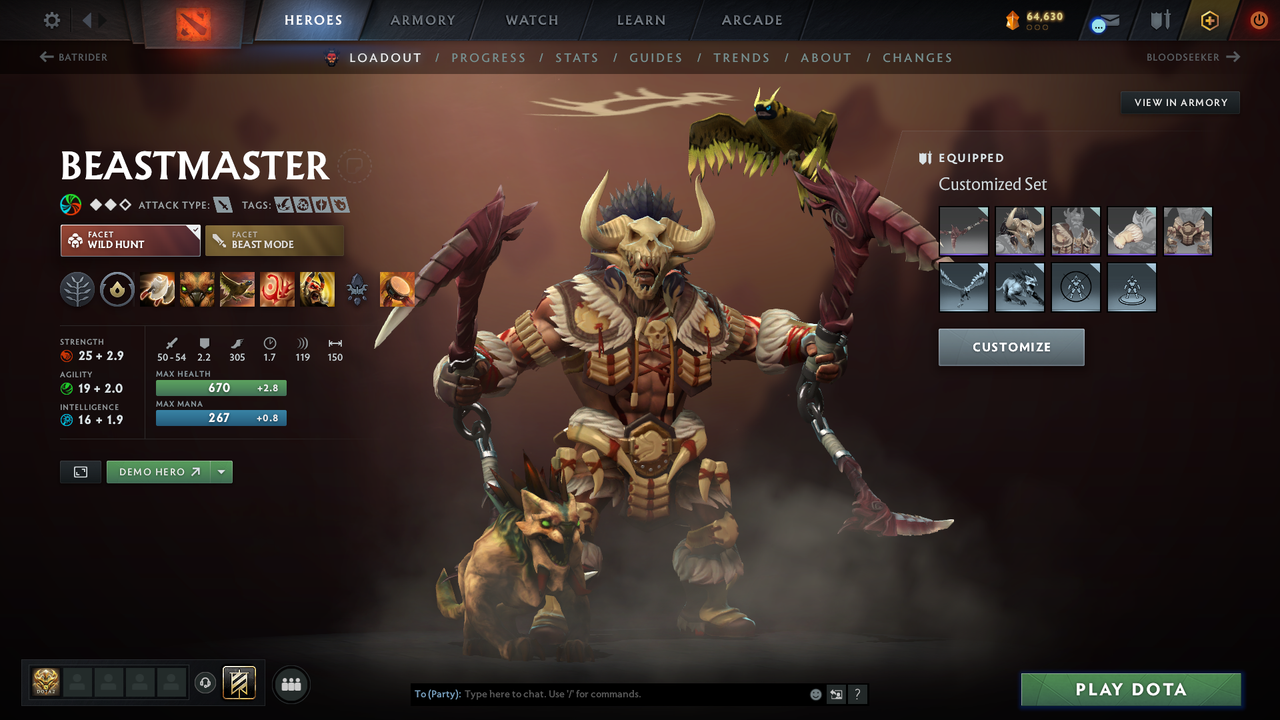Open the Trends section
Viewport: 1280px width, 720px height.
[742, 58]
